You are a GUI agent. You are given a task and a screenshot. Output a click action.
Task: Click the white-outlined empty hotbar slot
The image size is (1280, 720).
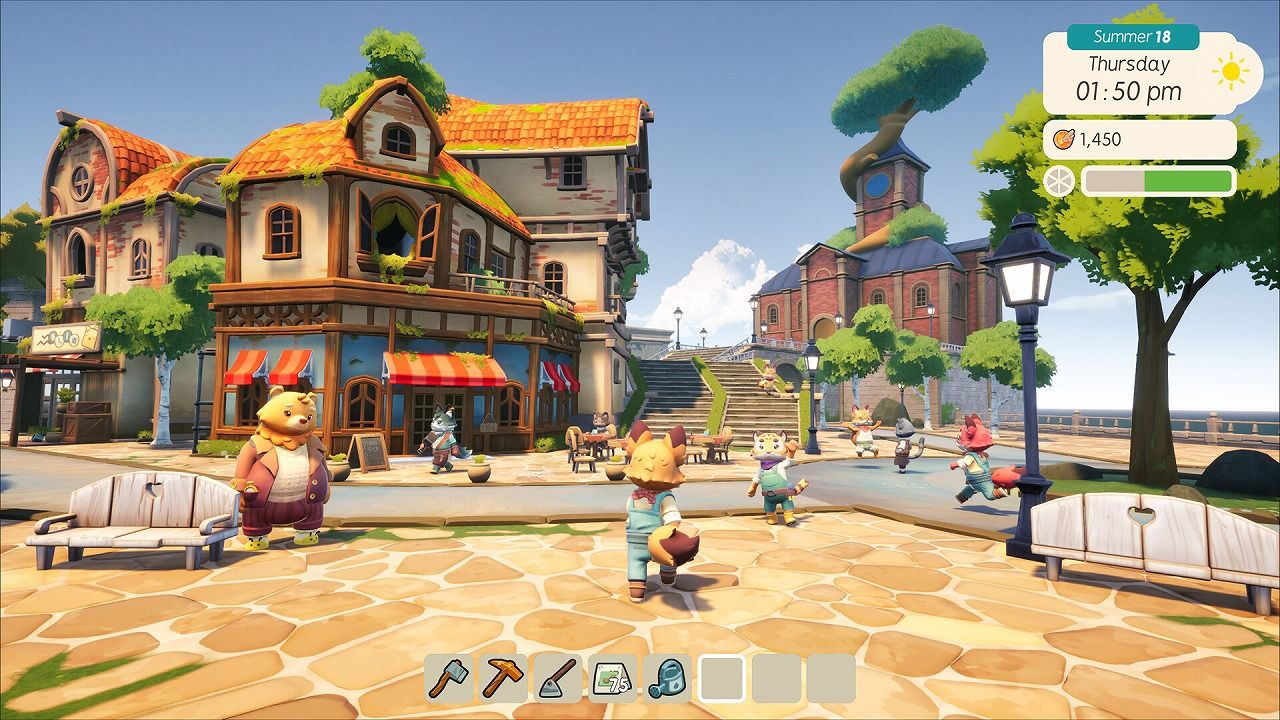(721, 678)
